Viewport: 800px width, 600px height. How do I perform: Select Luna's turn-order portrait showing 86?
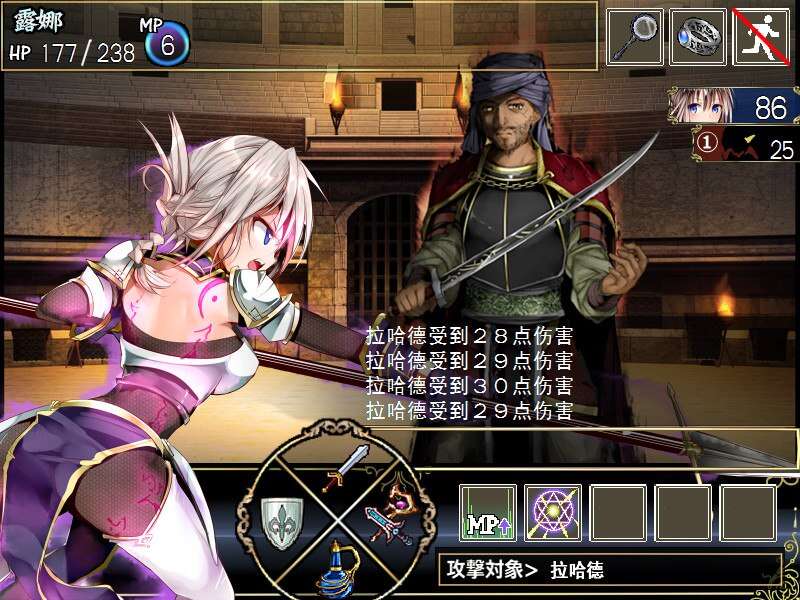point(735,106)
